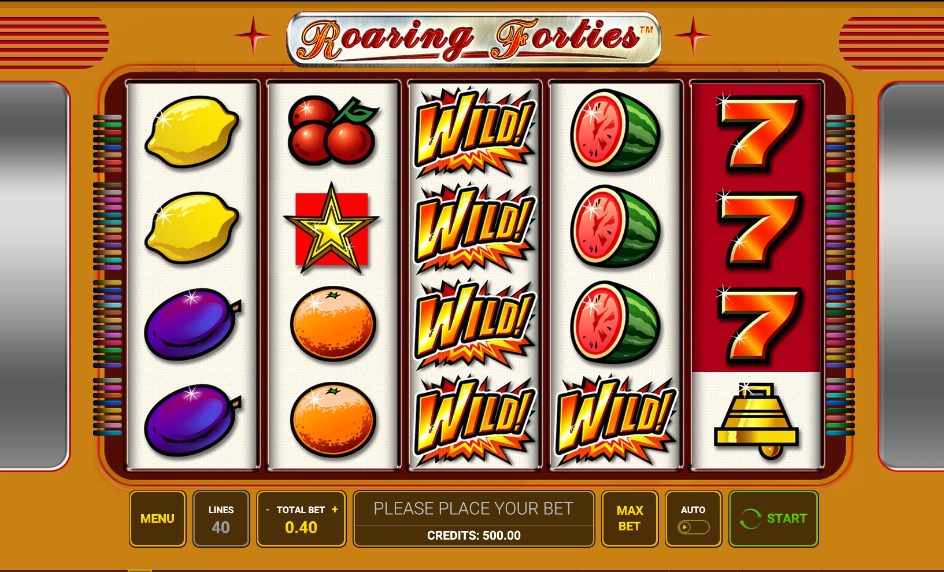The height and width of the screenshot is (572, 944).
Task: Decrease total bet with the minus sign
Action: tap(267, 510)
